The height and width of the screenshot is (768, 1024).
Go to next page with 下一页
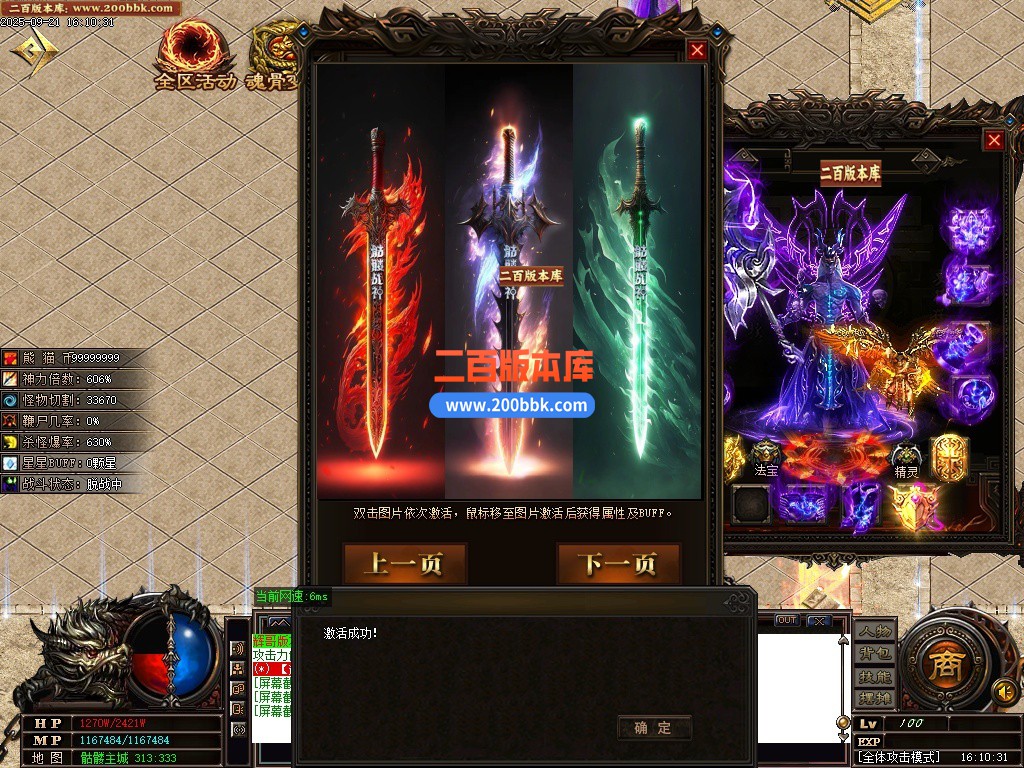coord(618,564)
